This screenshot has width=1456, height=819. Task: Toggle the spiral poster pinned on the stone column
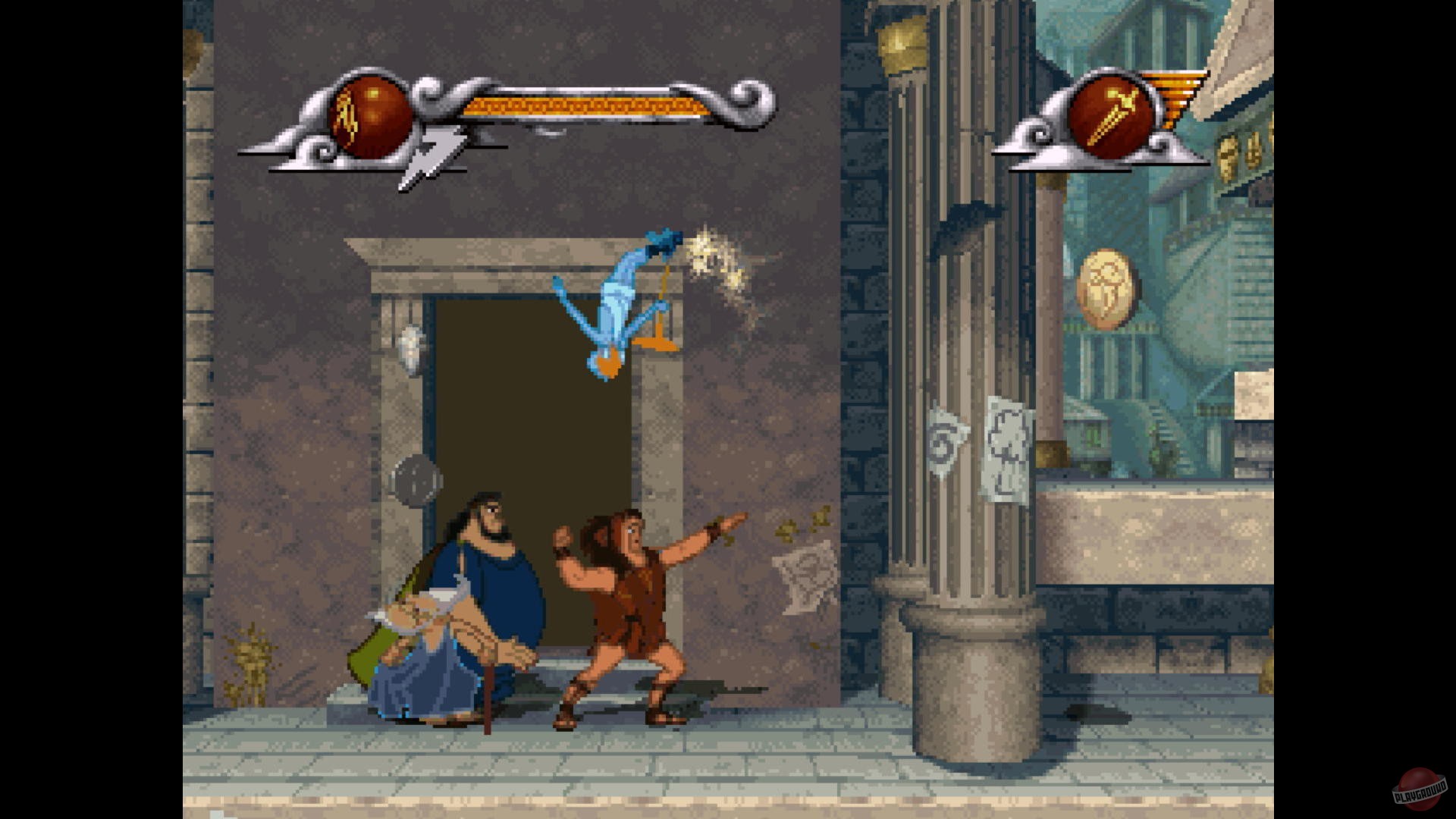pyautogui.click(x=942, y=445)
